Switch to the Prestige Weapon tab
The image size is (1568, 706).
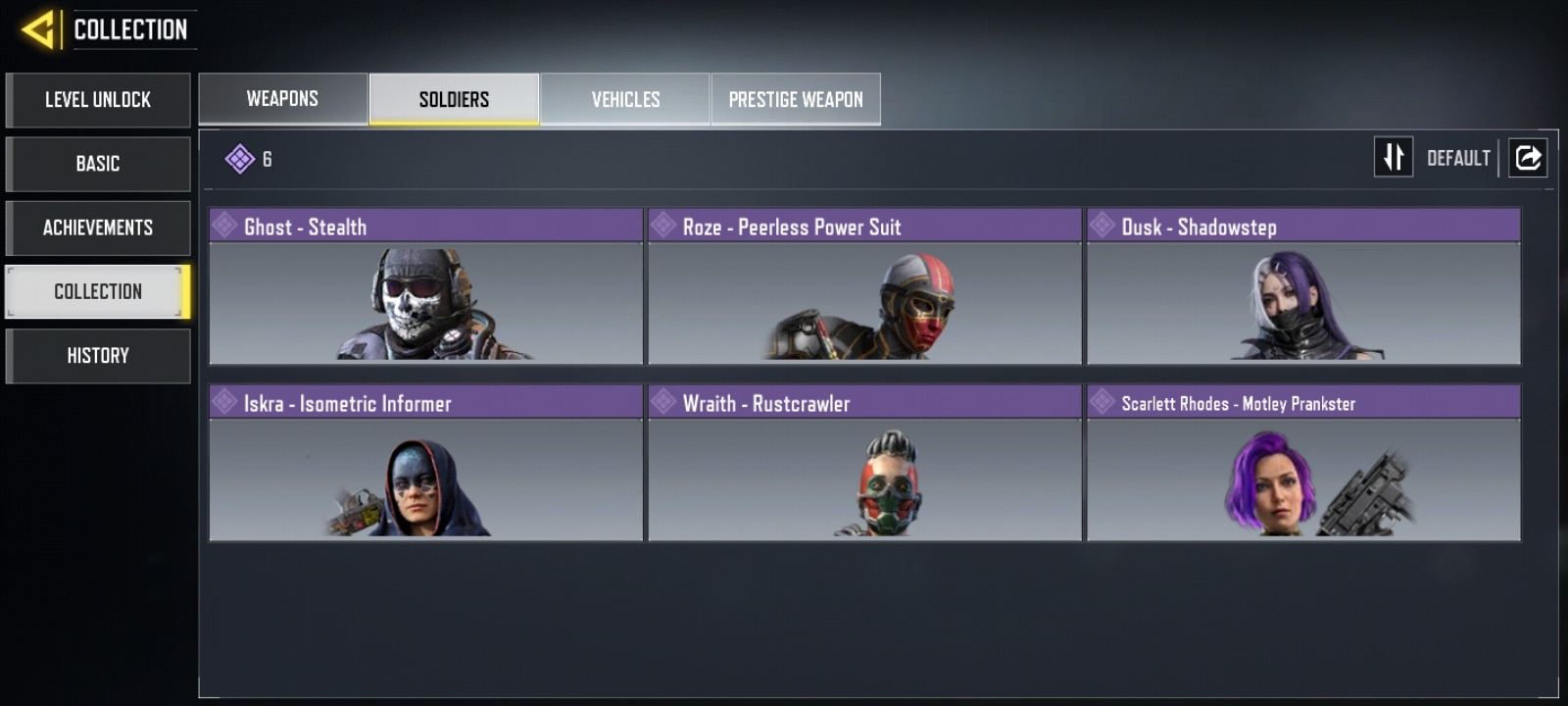(x=796, y=99)
